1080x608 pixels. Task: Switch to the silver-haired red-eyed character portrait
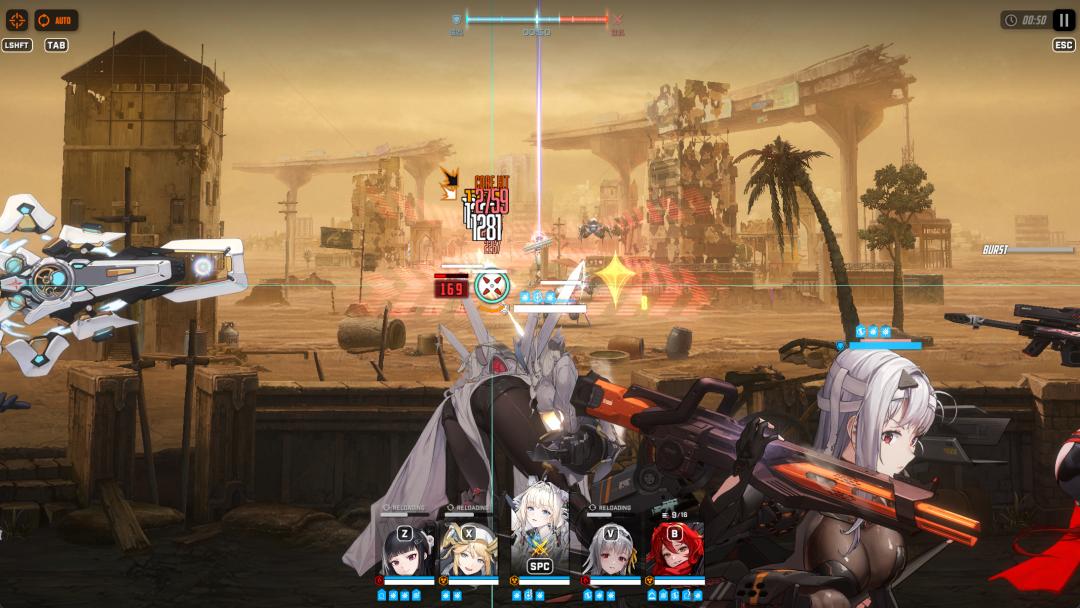coord(611,548)
